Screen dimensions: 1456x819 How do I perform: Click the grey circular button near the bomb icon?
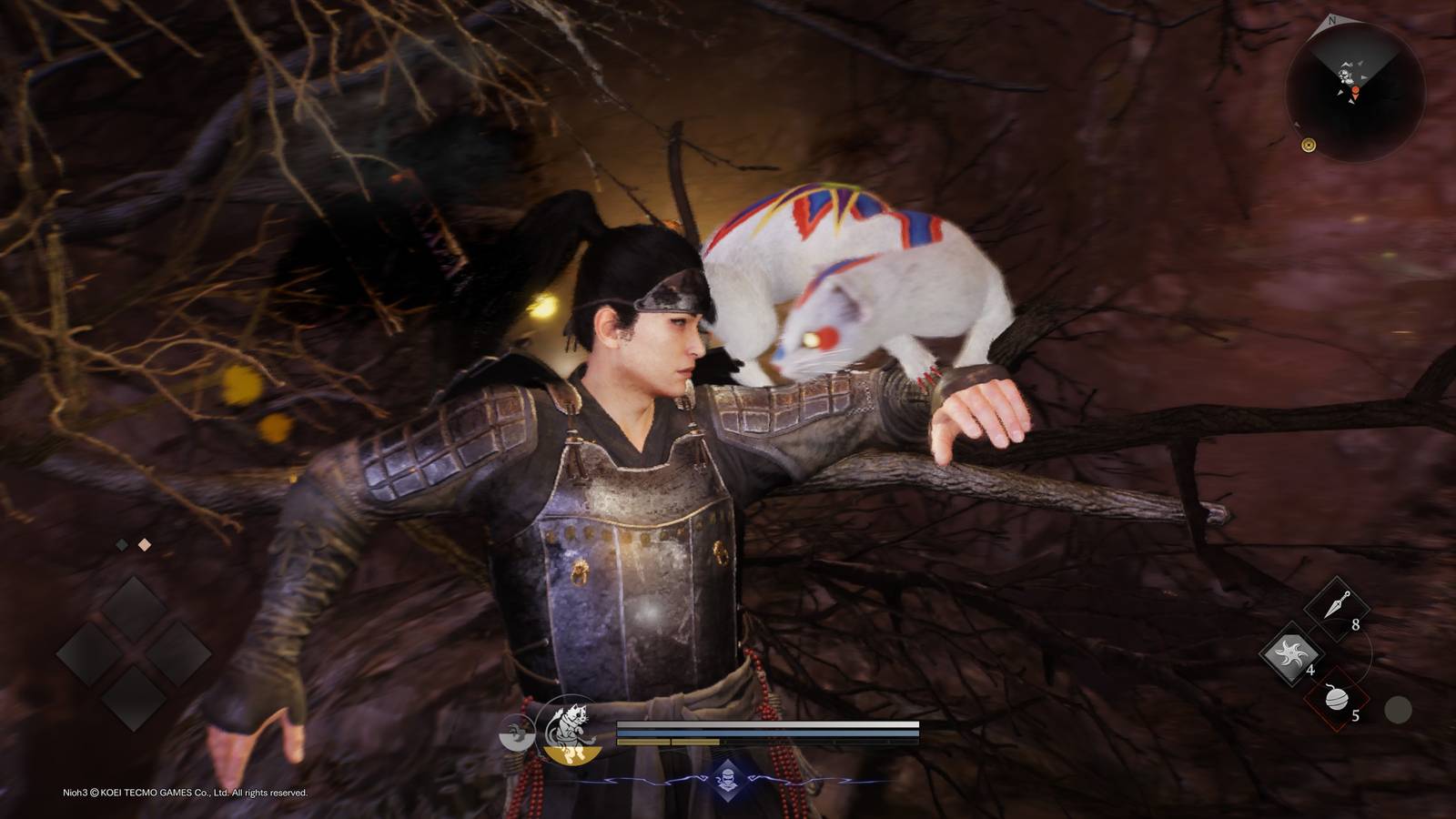[1398, 706]
